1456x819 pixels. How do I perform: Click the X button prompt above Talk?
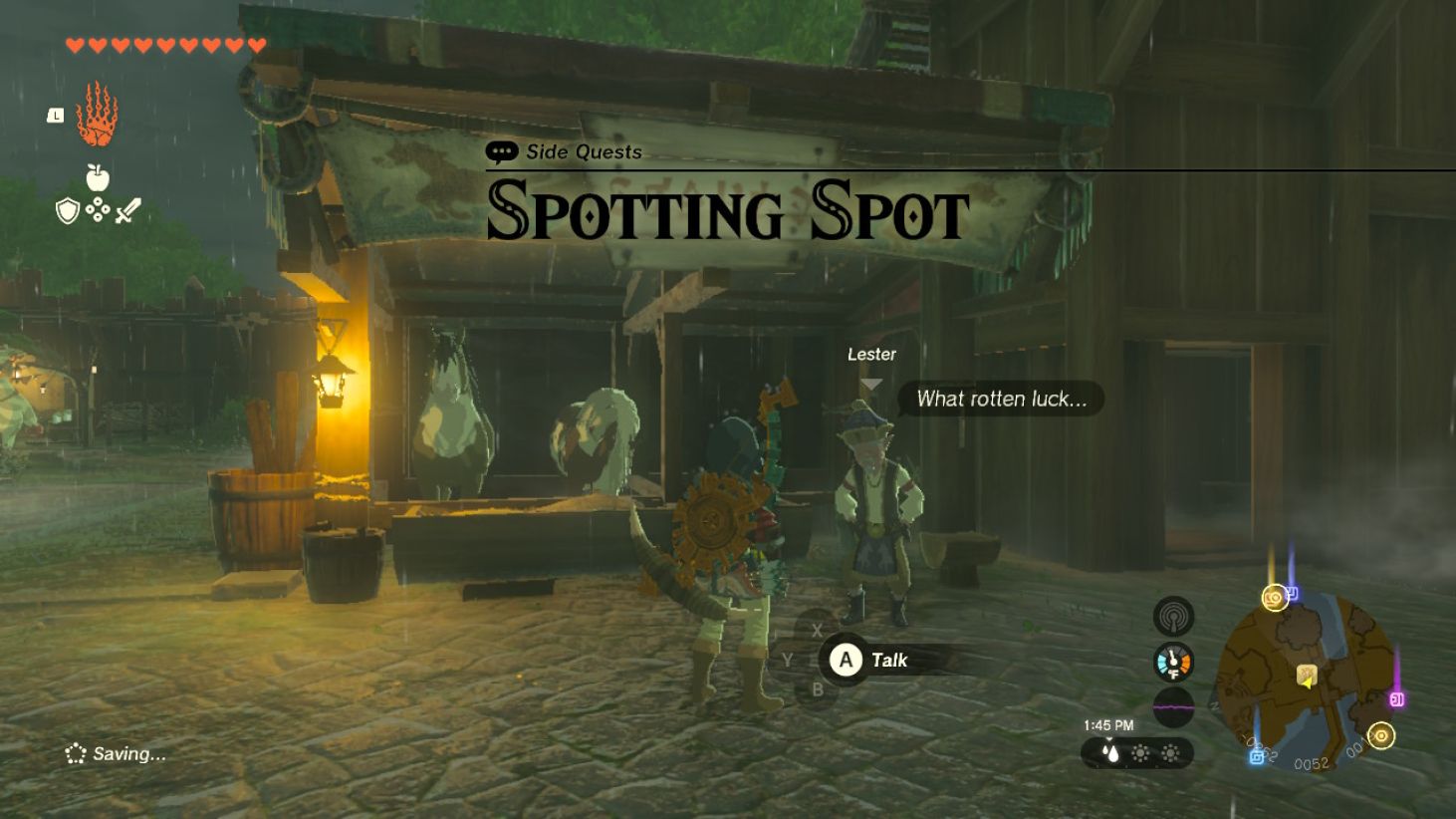[819, 630]
